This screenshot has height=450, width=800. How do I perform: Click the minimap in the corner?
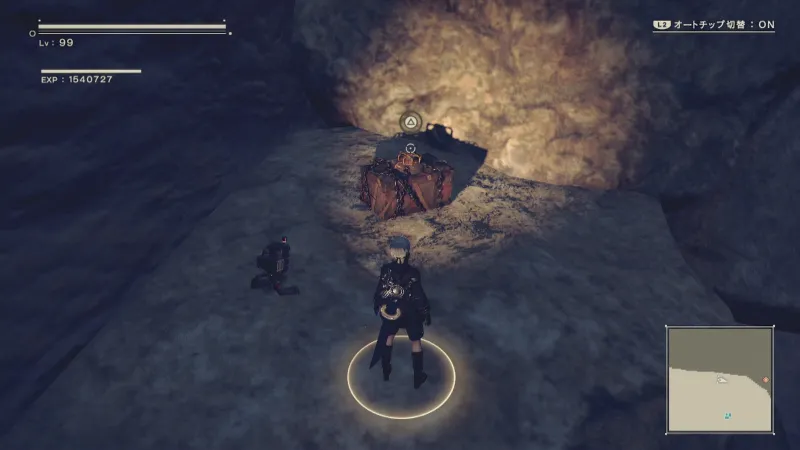pyautogui.click(x=720, y=379)
